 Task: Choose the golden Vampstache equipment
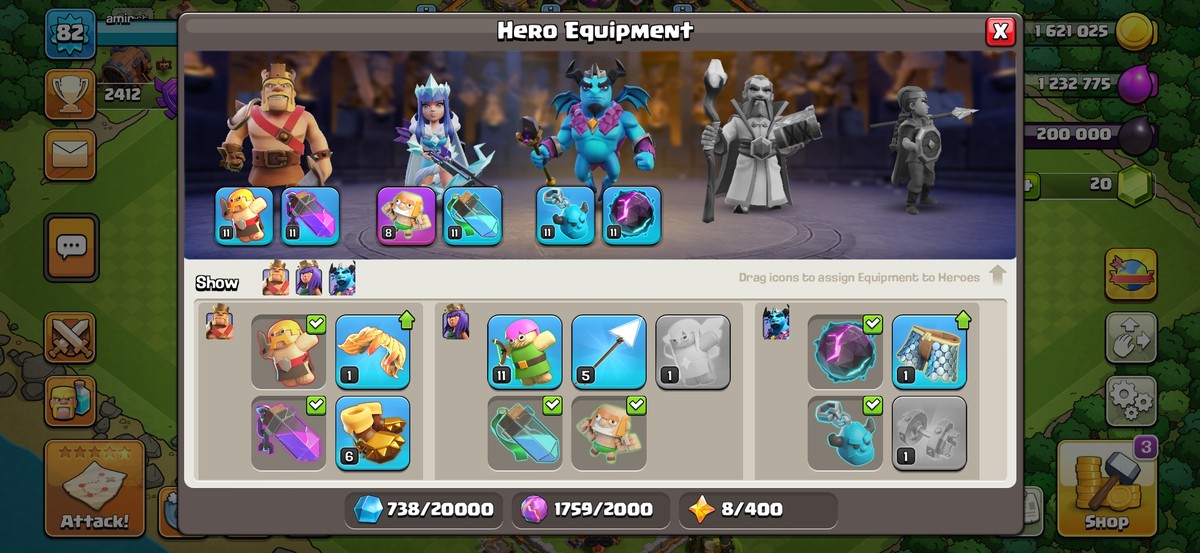point(372,351)
